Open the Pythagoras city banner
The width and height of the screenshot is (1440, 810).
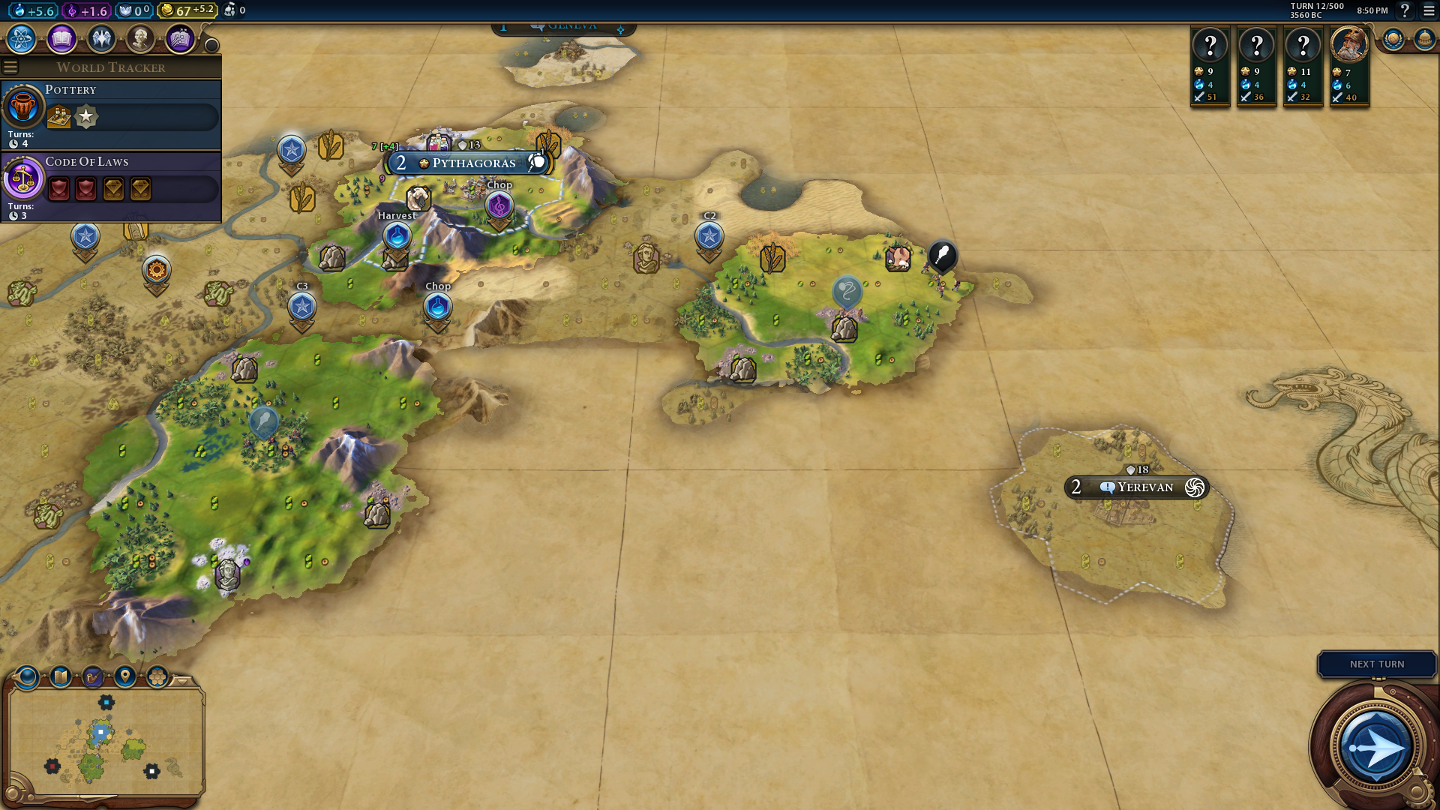pyautogui.click(x=472, y=163)
